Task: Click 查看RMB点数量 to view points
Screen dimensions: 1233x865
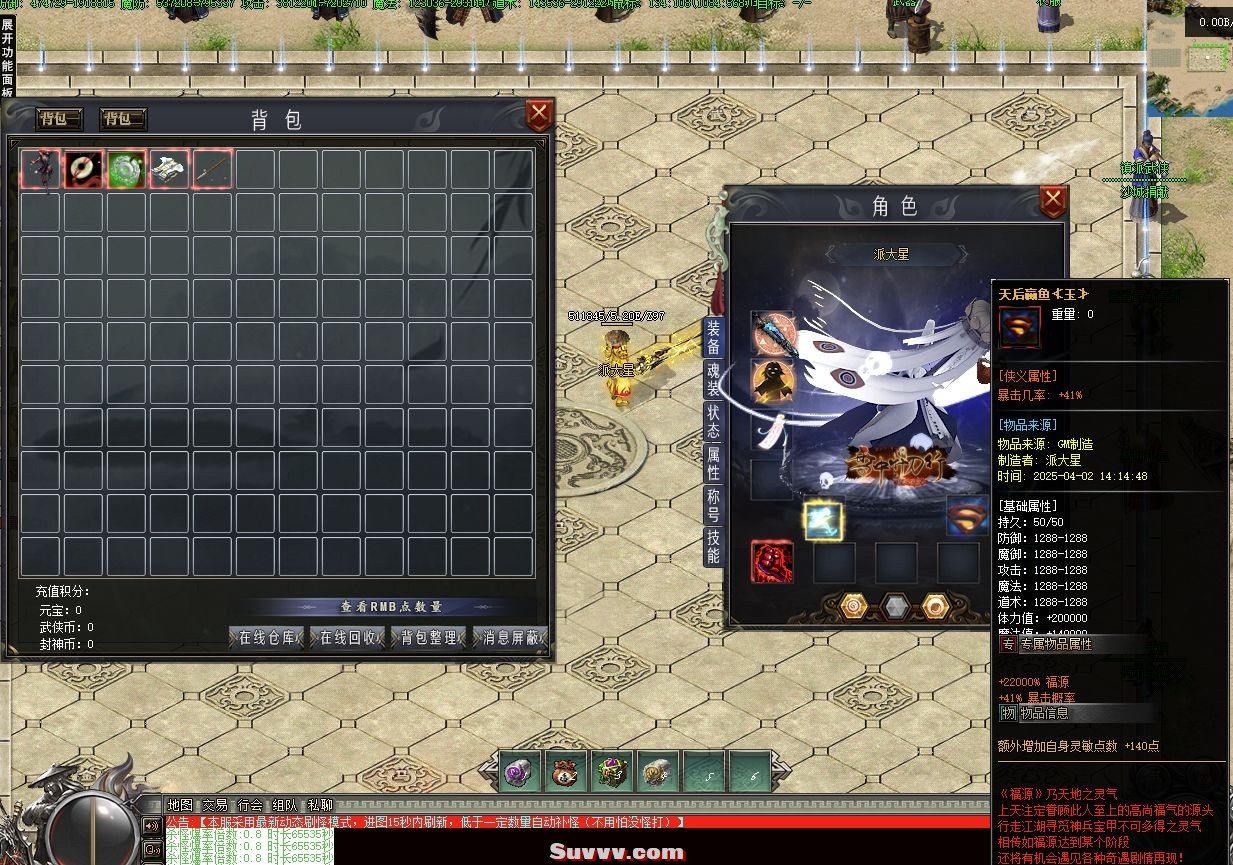Action: pos(391,606)
